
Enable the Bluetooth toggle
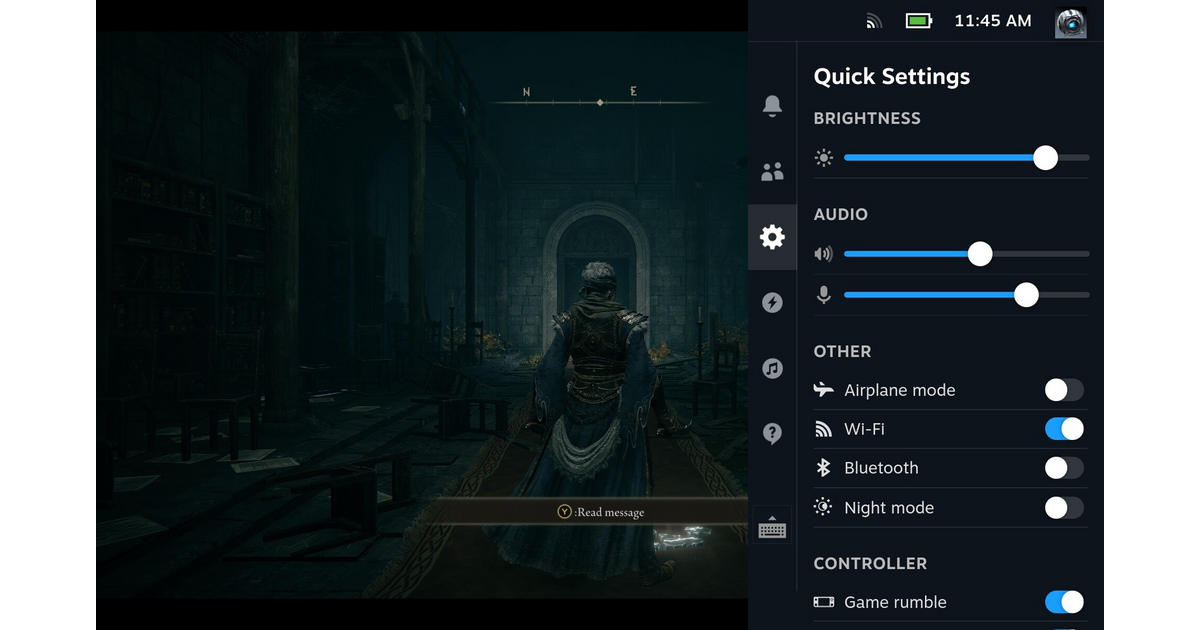coord(1064,468)
